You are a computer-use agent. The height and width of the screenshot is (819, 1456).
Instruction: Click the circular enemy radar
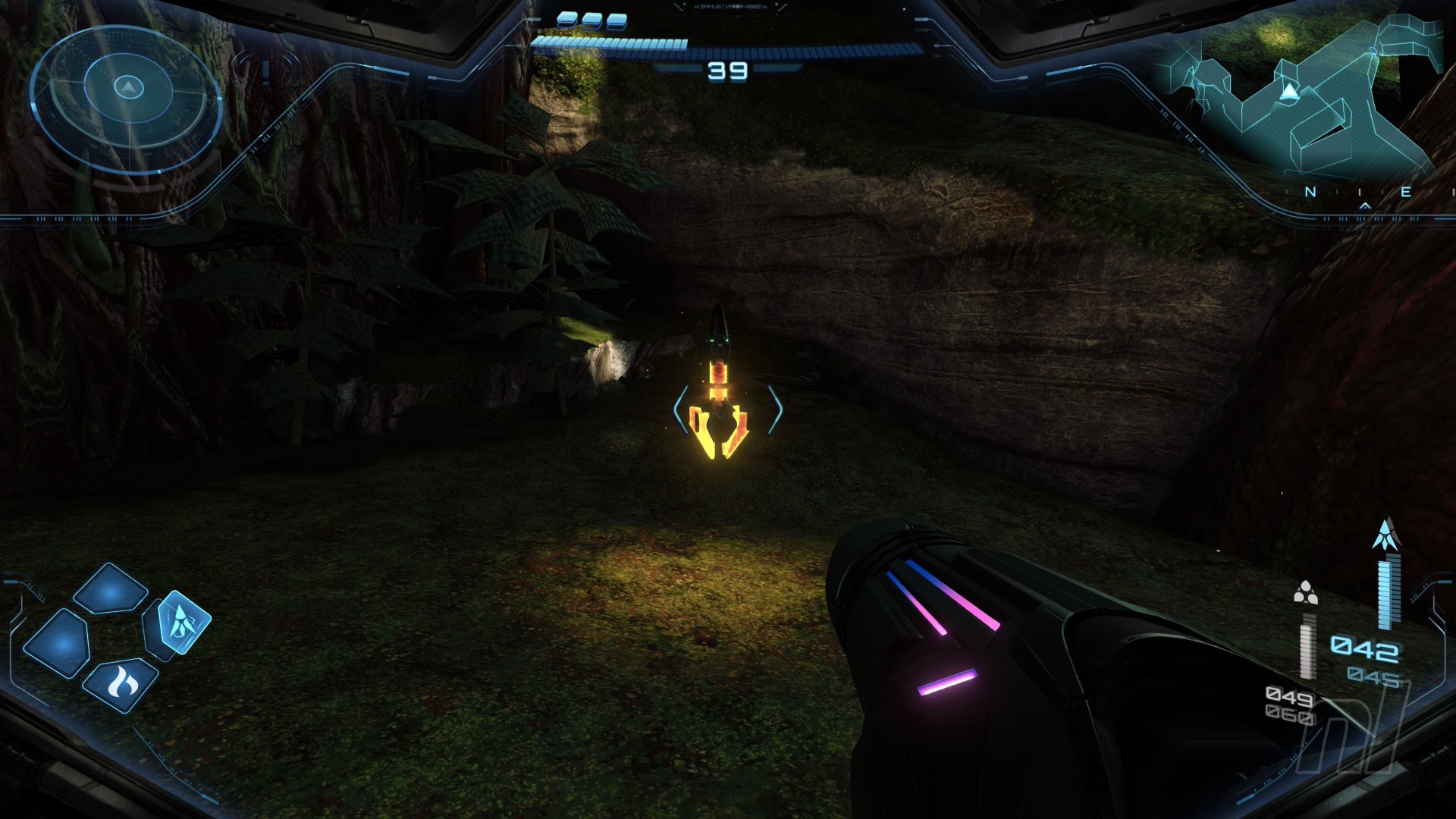[127, 94]
